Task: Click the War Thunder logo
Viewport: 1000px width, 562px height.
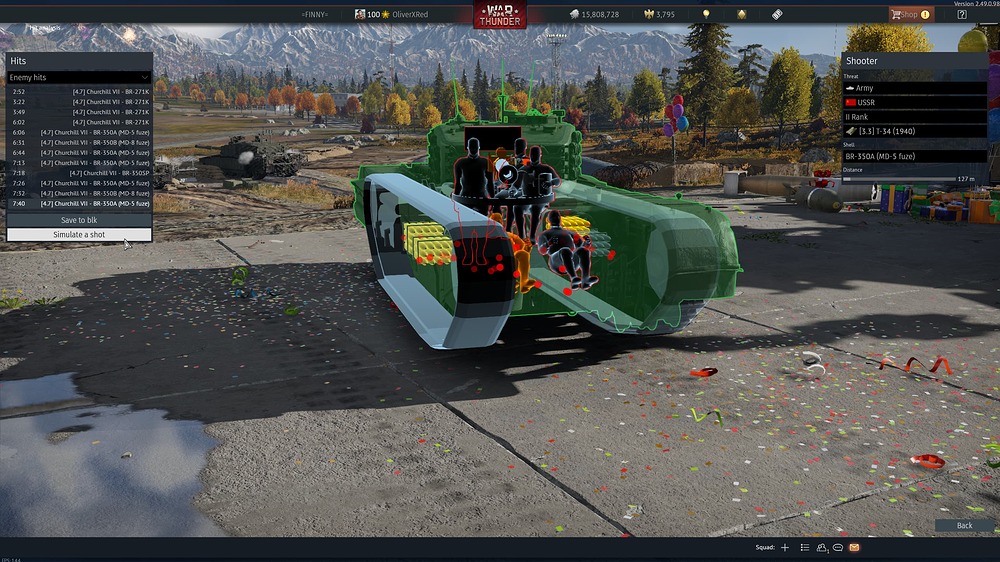Action: 500,15
